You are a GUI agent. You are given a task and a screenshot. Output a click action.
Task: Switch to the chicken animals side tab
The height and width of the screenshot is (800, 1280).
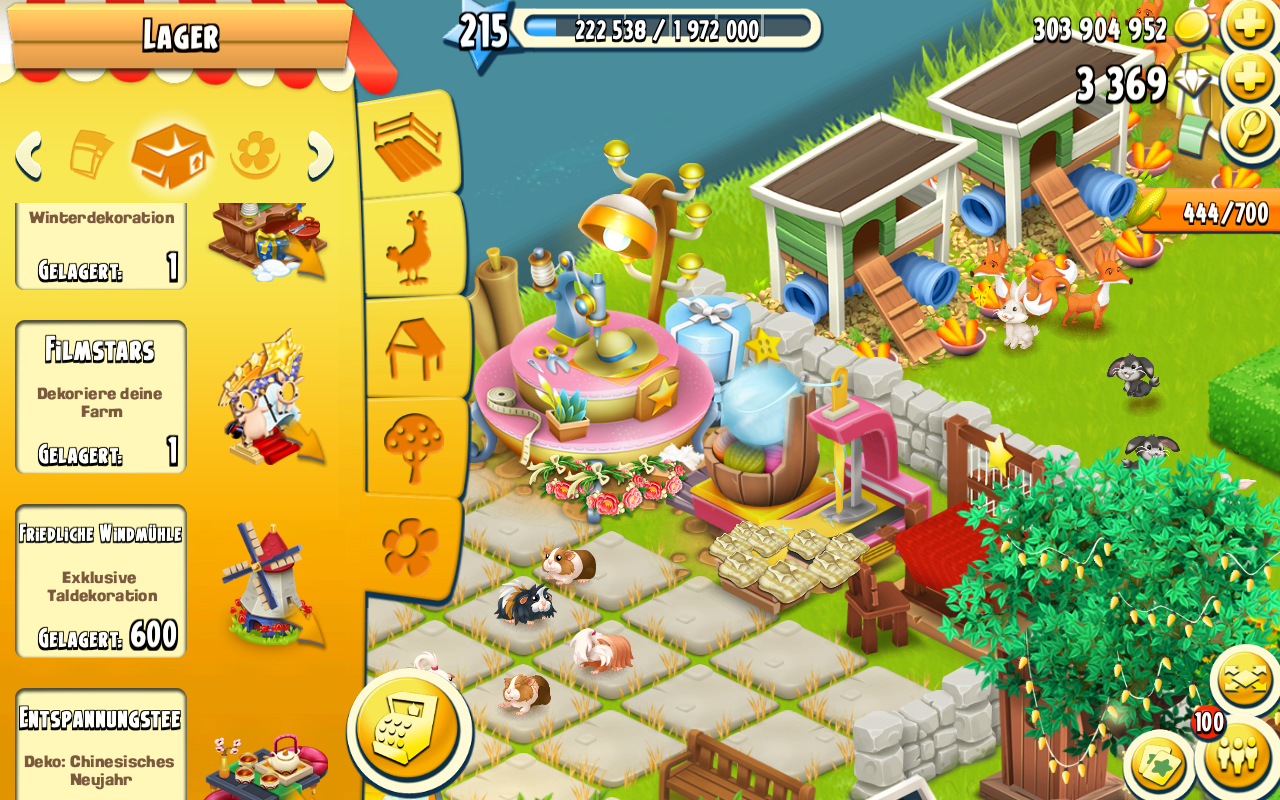(410, 246)
